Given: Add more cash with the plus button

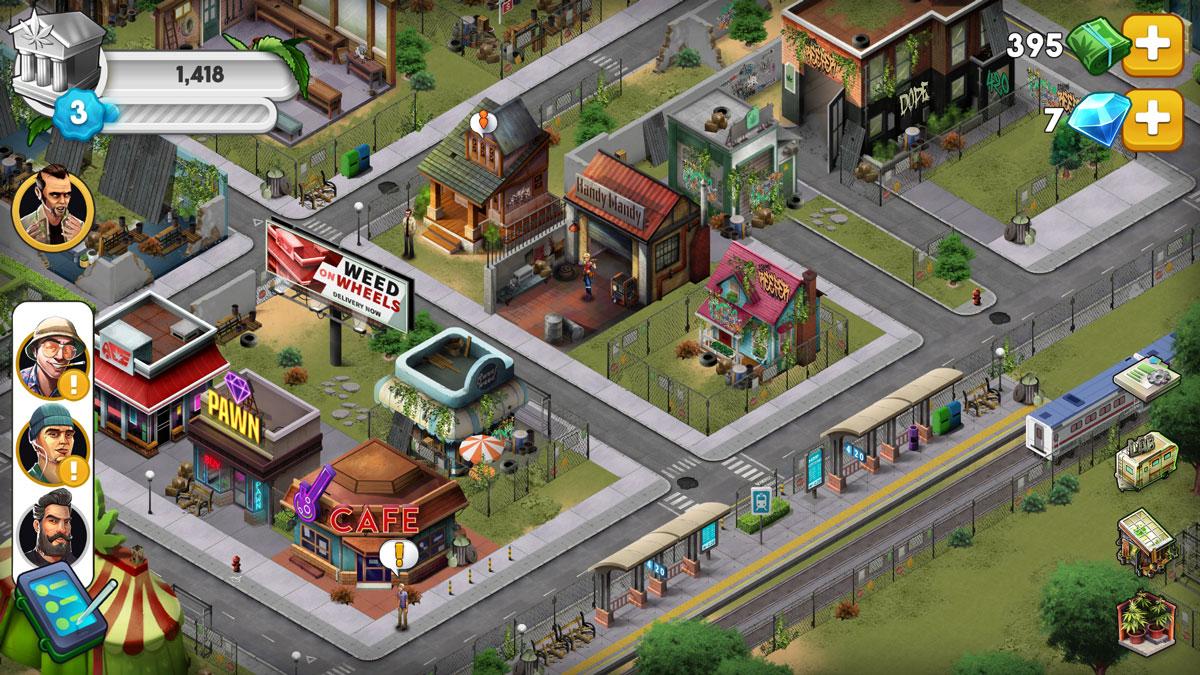Looking at the screenshot, I should [1152, 45].
